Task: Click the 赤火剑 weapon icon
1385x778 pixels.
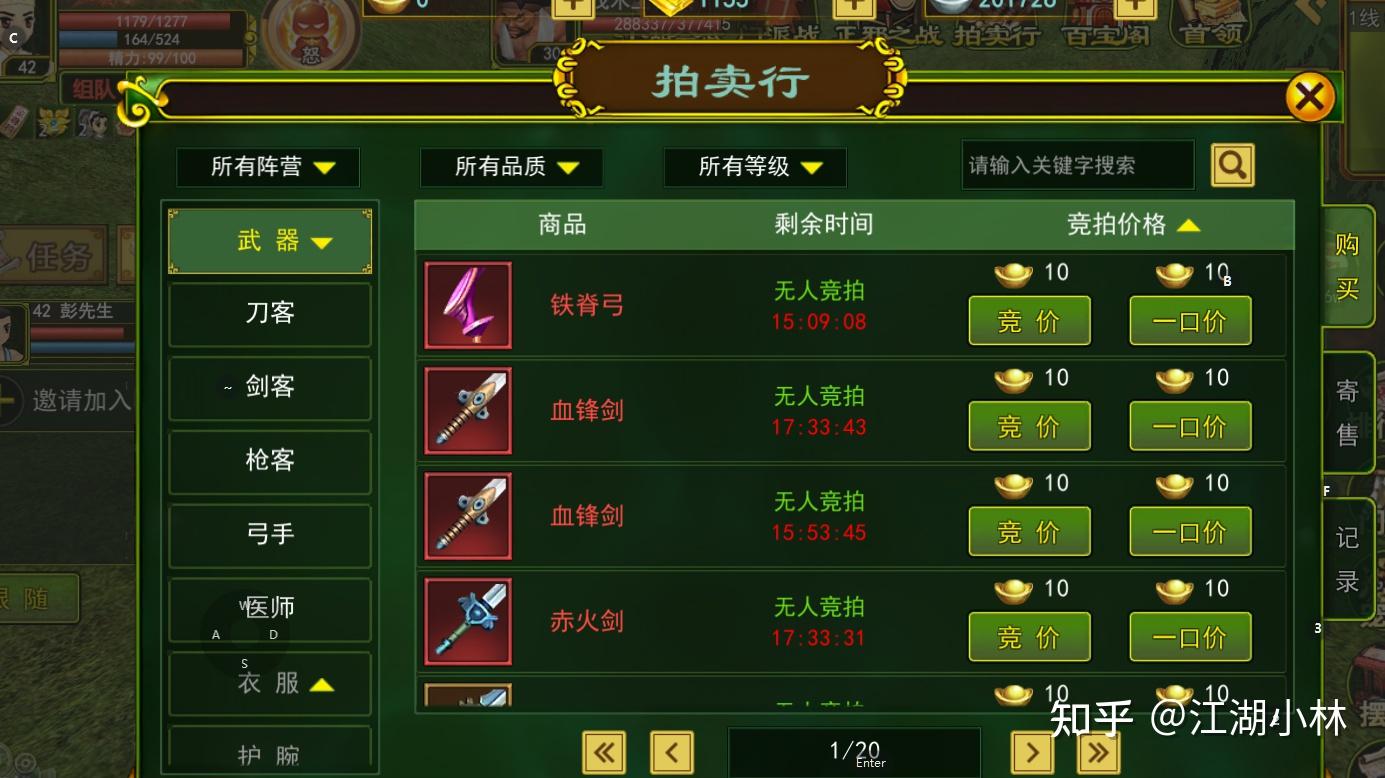Action: (467, 621)
